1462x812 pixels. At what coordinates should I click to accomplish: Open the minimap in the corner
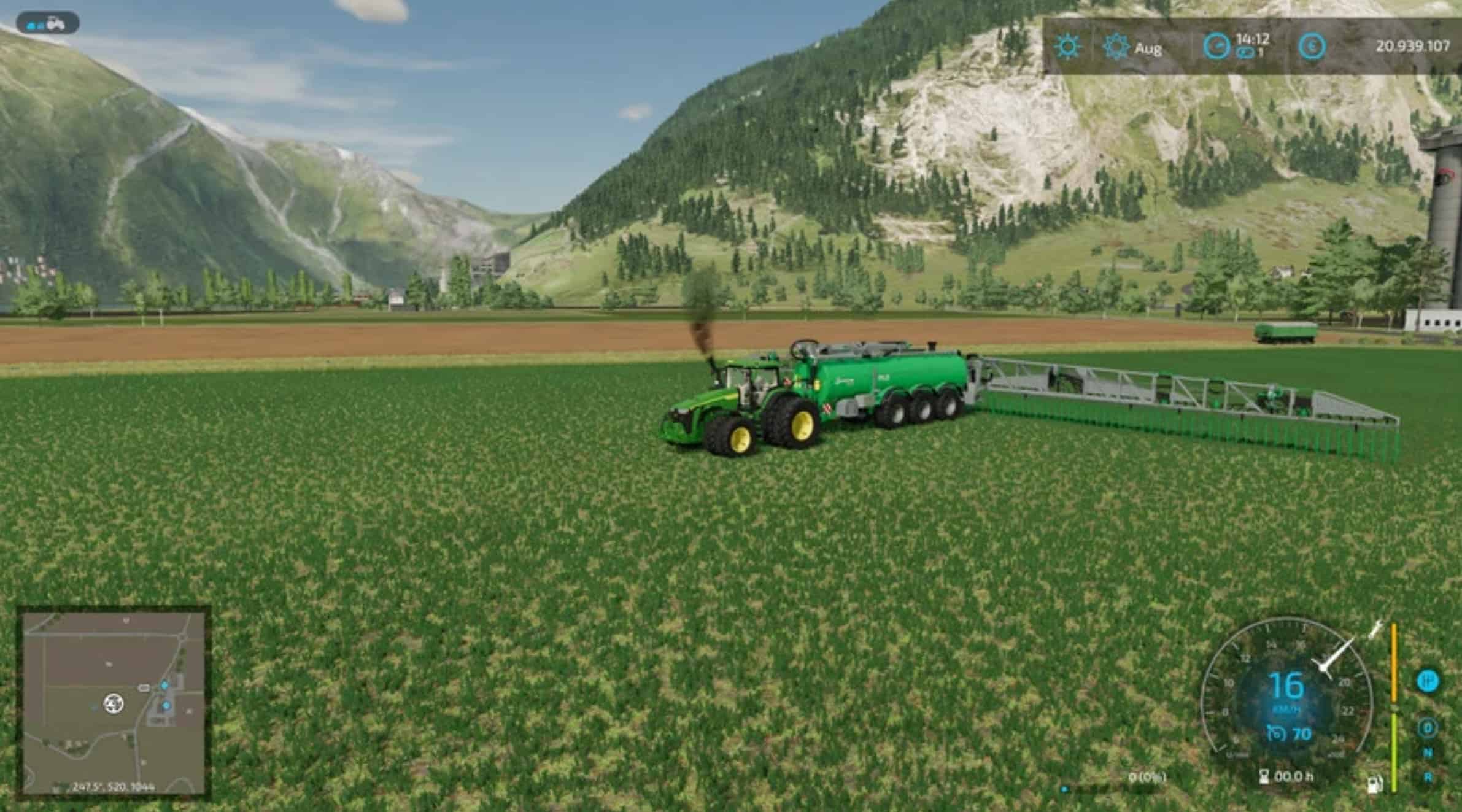pyautogui.click(x=114, y=703)
